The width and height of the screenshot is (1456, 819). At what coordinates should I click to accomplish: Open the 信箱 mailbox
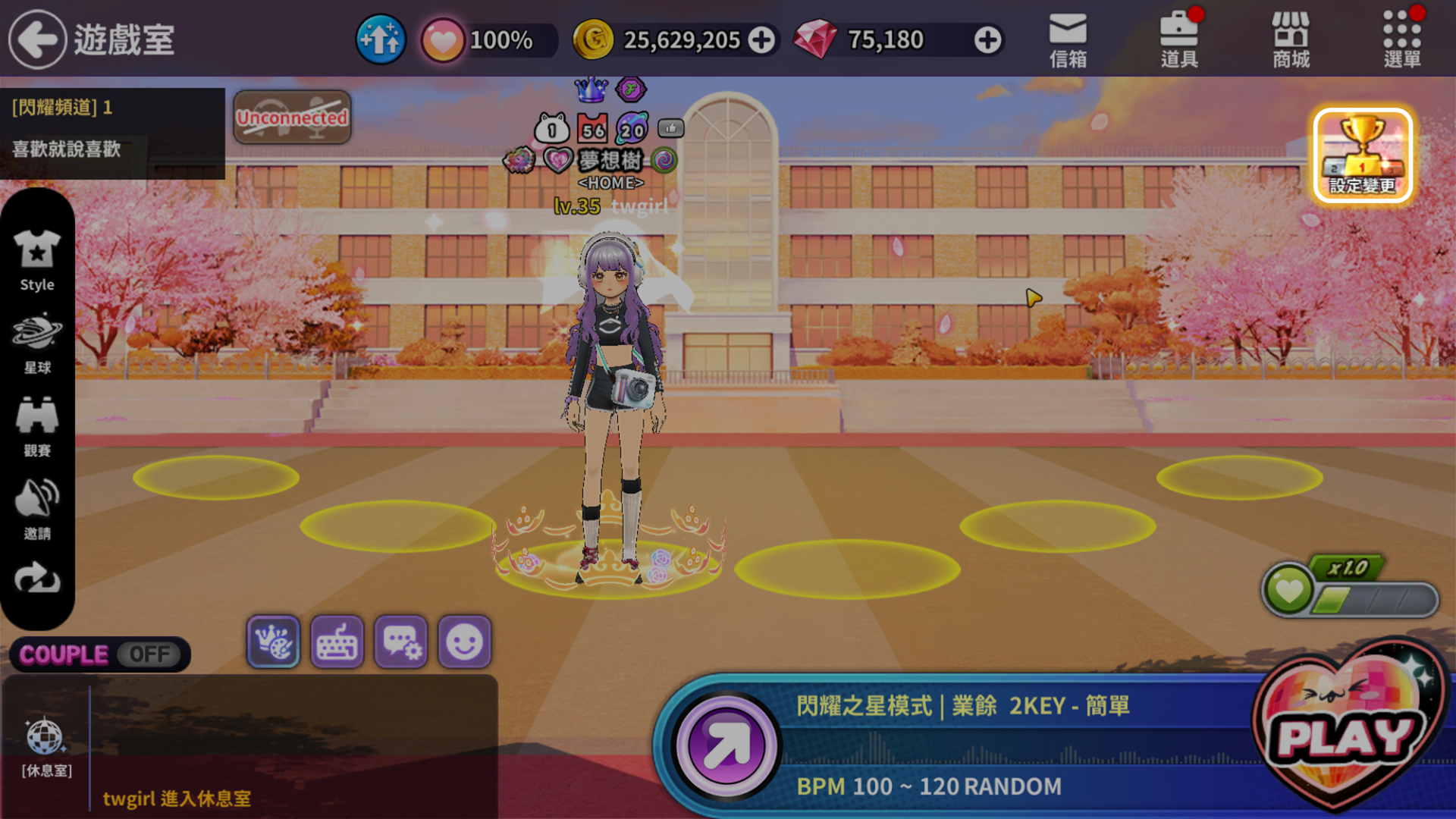tap(1068, 40)
